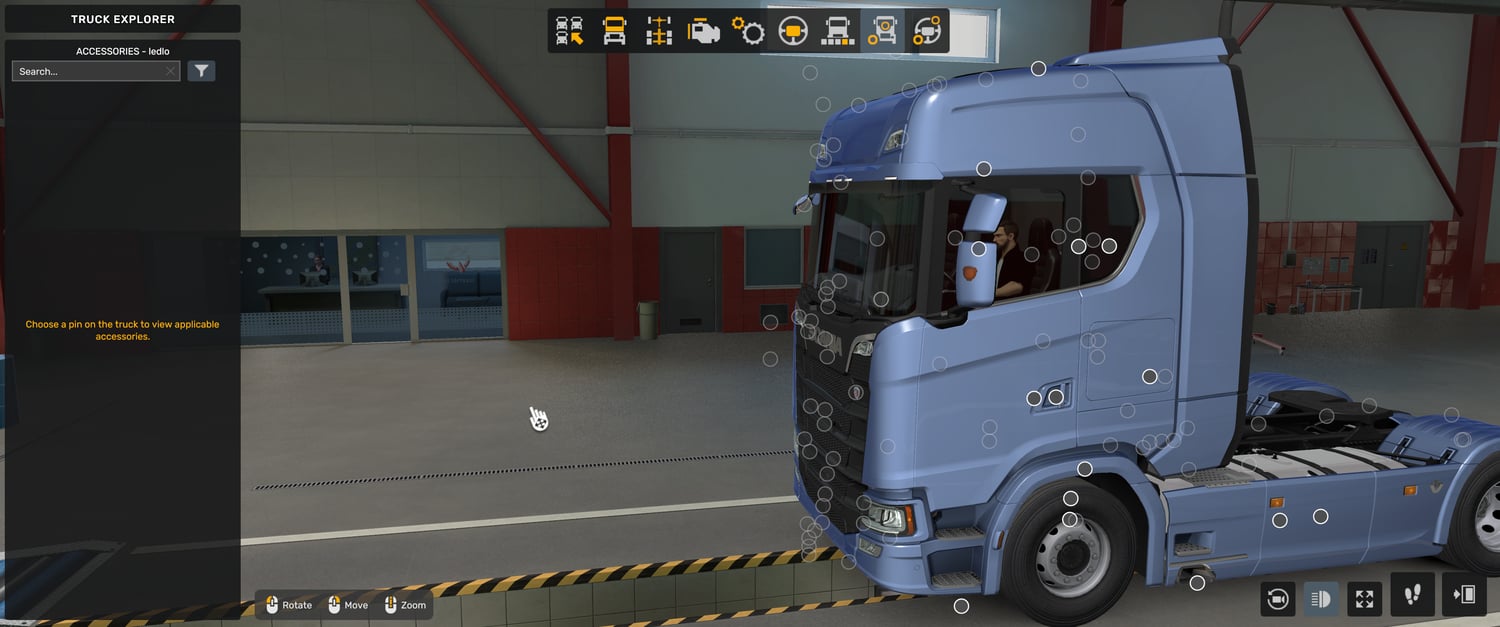This screenshot has width=1500, height=627.
Task: Reset the camera view
Action: [x=1277, y=599]
